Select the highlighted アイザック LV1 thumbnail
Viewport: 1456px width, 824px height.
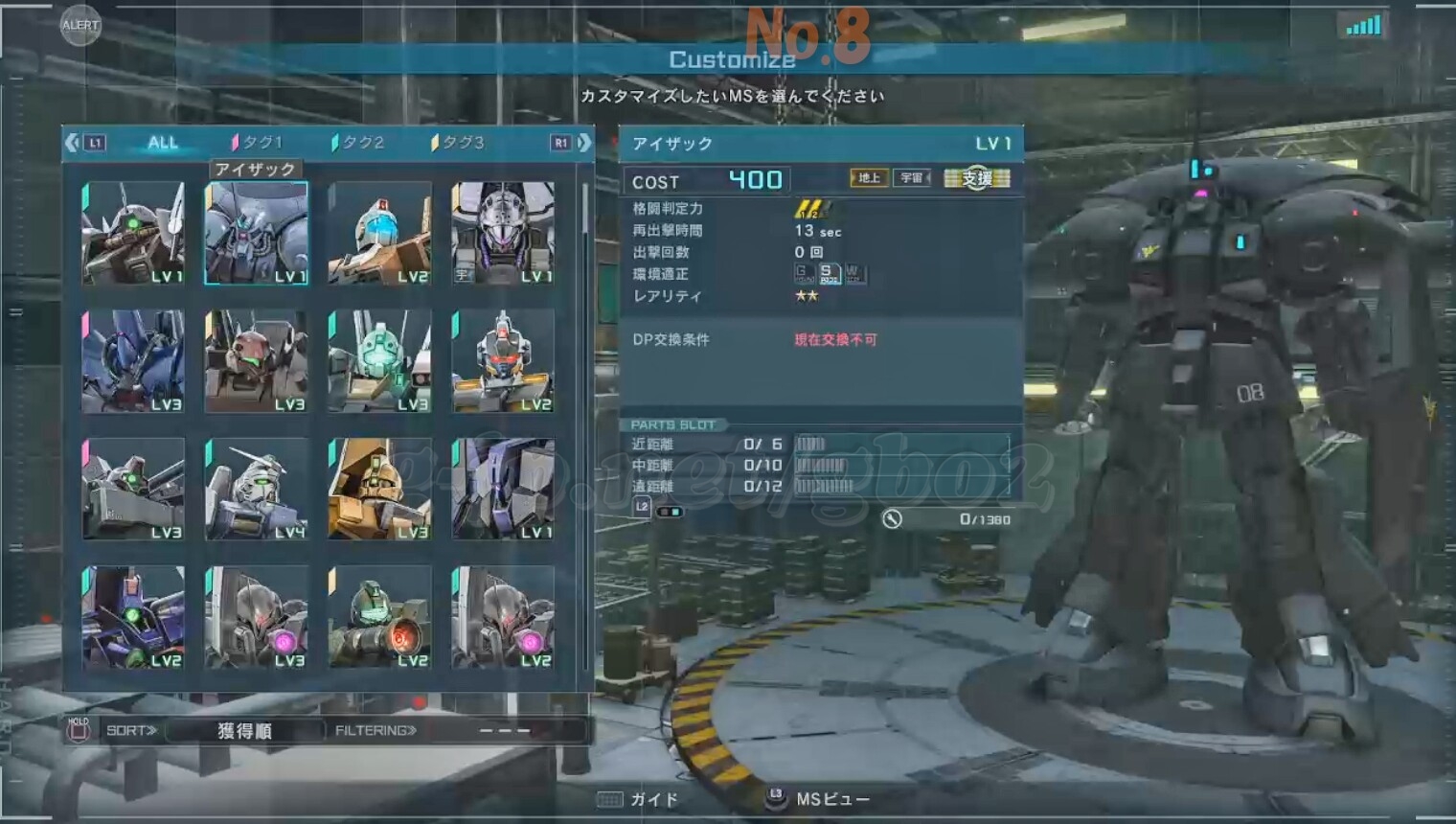coord(257,233)
